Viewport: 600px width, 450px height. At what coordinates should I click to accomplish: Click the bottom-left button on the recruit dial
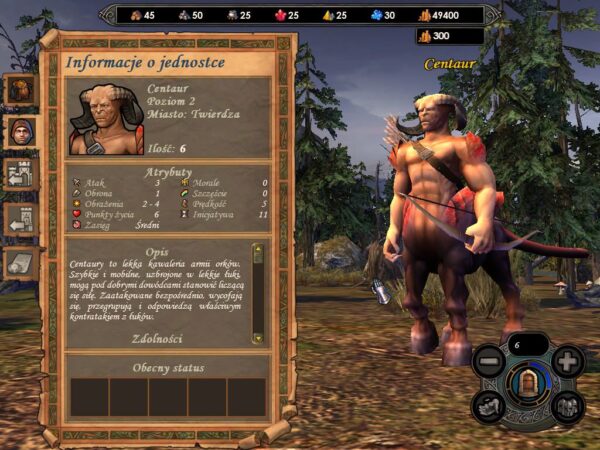(489, 405)
